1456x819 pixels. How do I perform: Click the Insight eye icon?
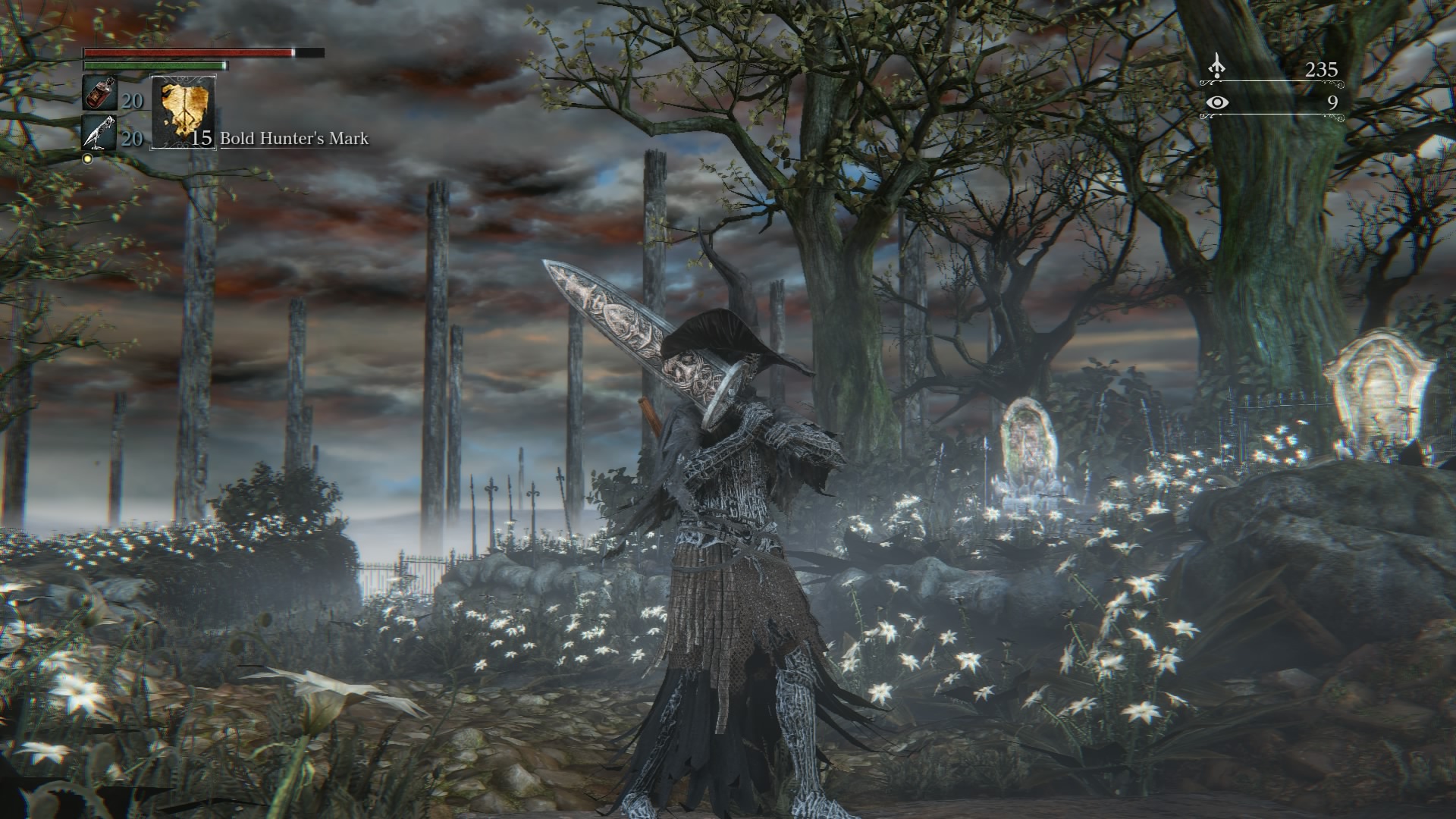click(1216, 102)
